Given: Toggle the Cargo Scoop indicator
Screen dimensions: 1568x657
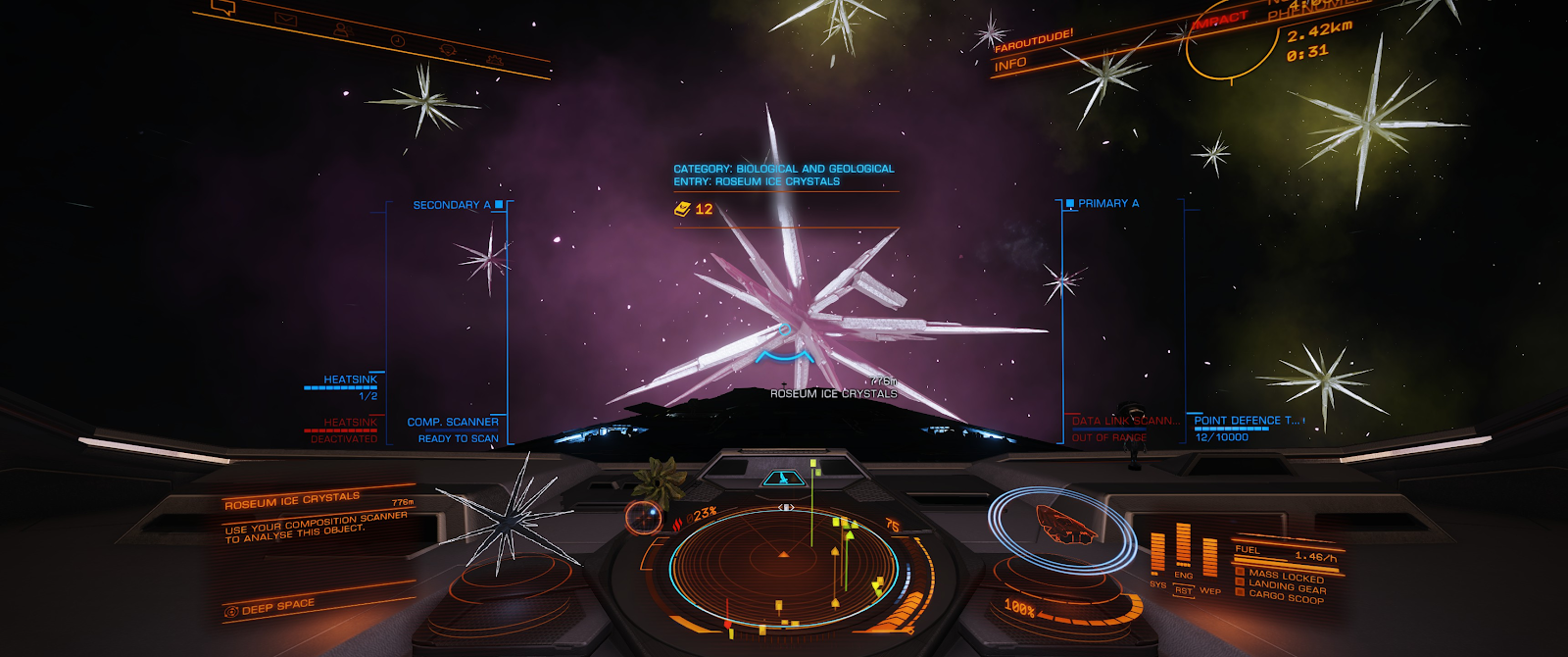Looking at the screenshot, I should 1285,597.
